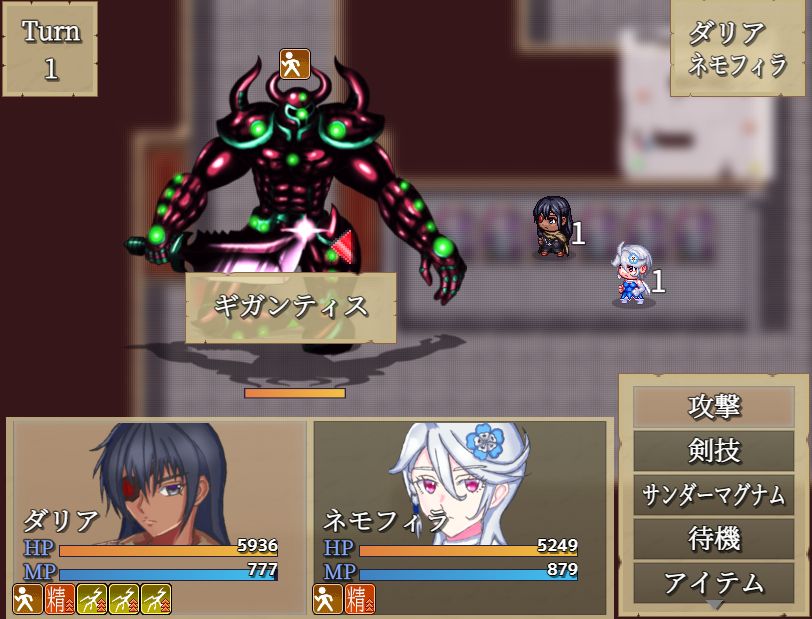Open the サンダーマグナム skill command
The image size is (812, 619).
(714, 495)
